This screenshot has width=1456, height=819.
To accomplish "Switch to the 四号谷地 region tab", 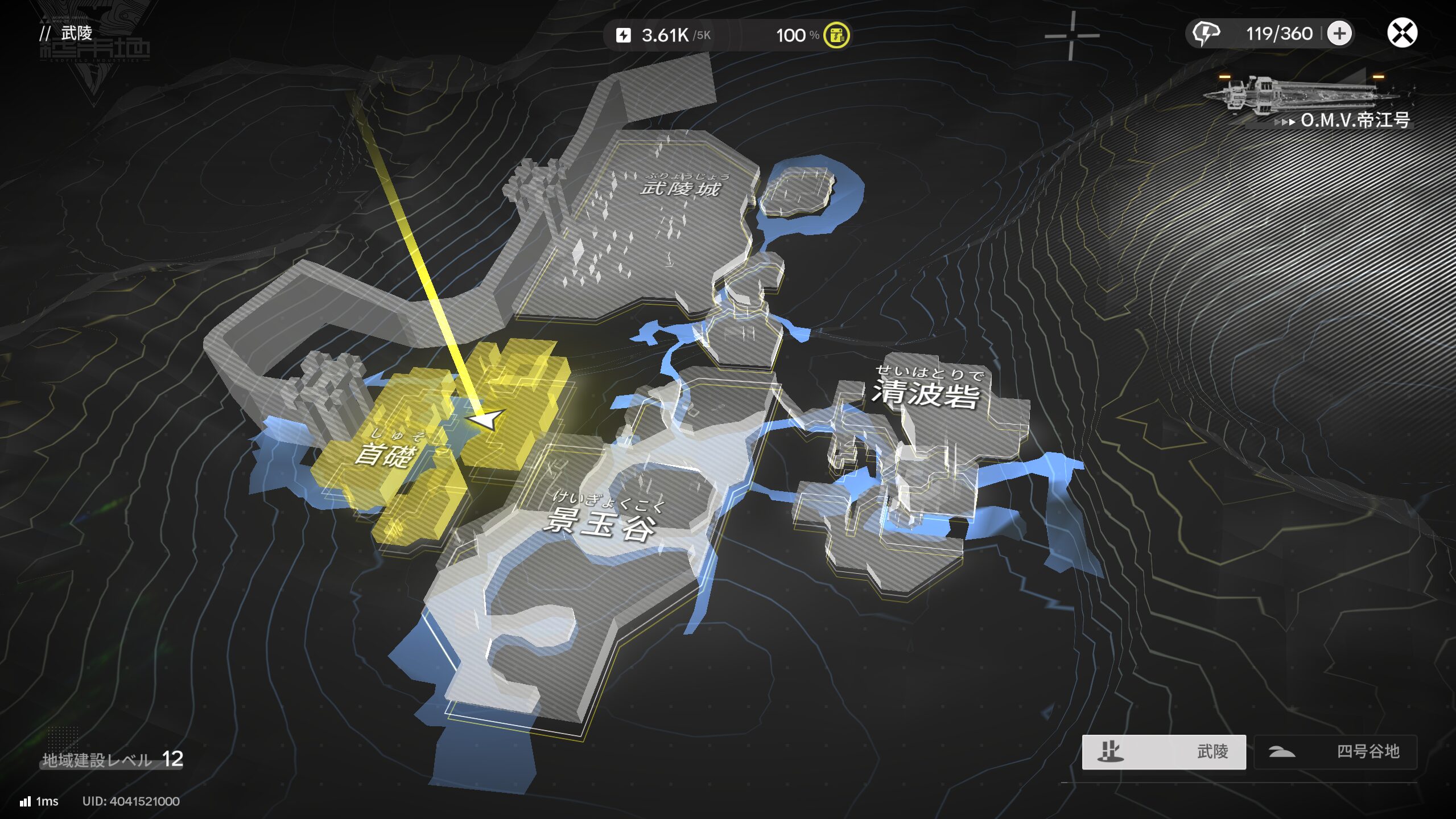I will coord(1335,751).
